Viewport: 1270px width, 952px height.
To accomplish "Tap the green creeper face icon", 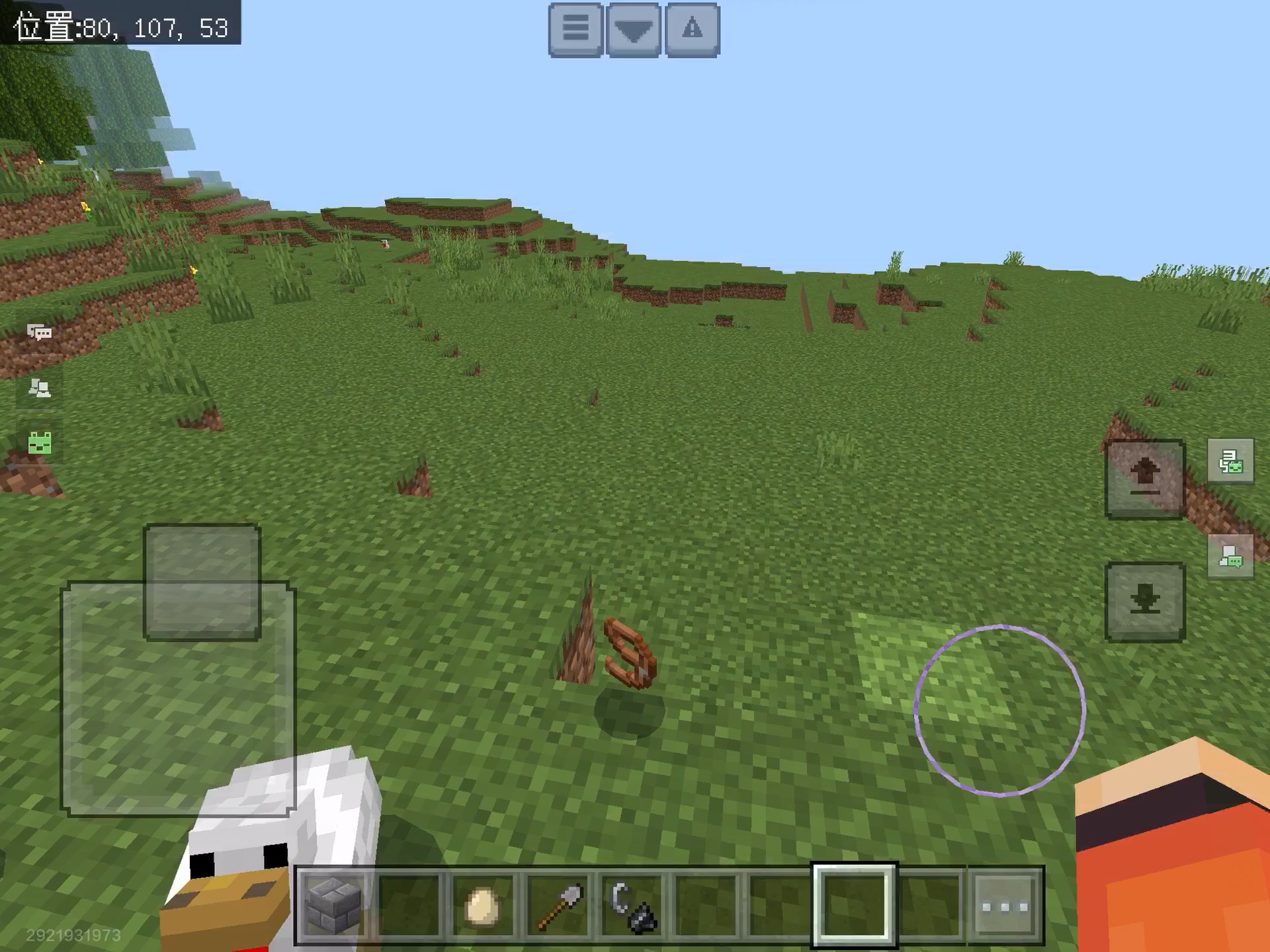I will click(x=40, y=442).
